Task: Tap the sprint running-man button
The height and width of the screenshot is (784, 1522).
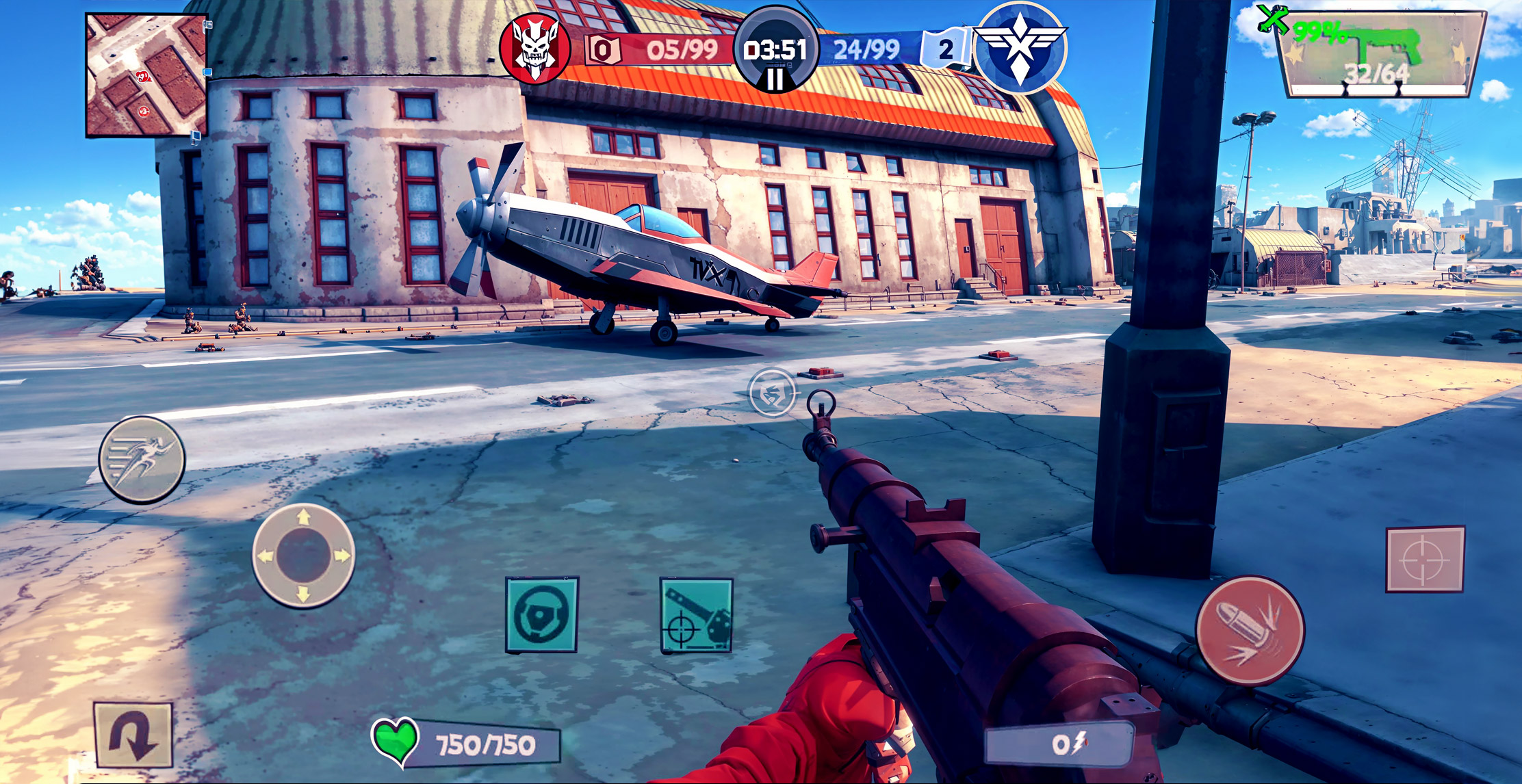Action: (x=142, y=459)
